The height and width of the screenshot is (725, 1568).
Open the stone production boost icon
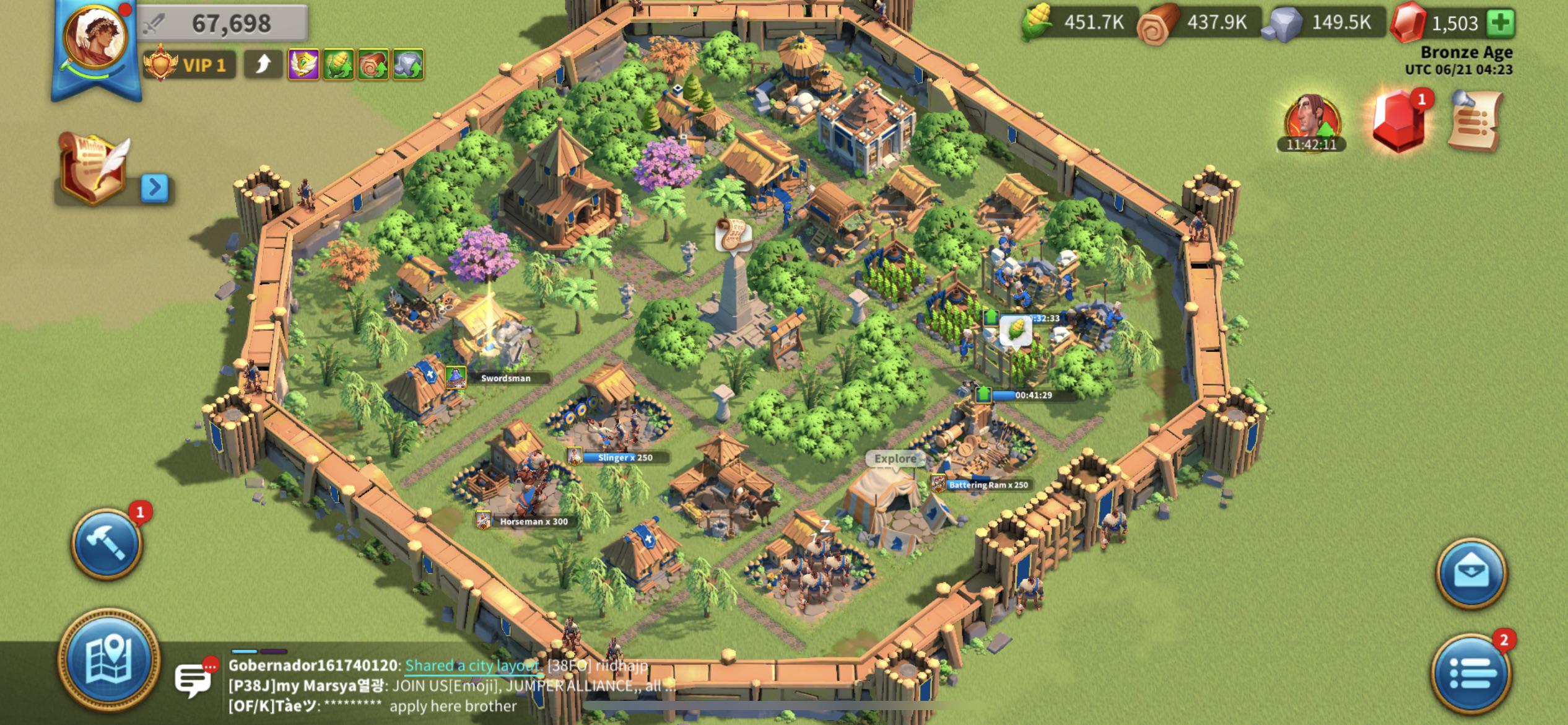click(407, 64)
